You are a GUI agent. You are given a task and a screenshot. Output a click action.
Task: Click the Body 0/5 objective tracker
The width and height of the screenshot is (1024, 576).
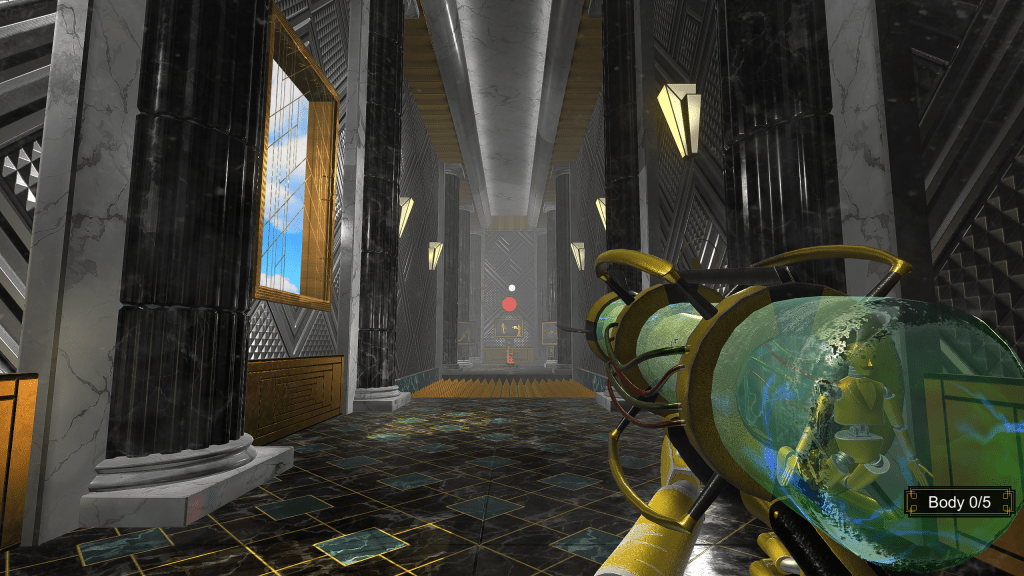[959, 502]
